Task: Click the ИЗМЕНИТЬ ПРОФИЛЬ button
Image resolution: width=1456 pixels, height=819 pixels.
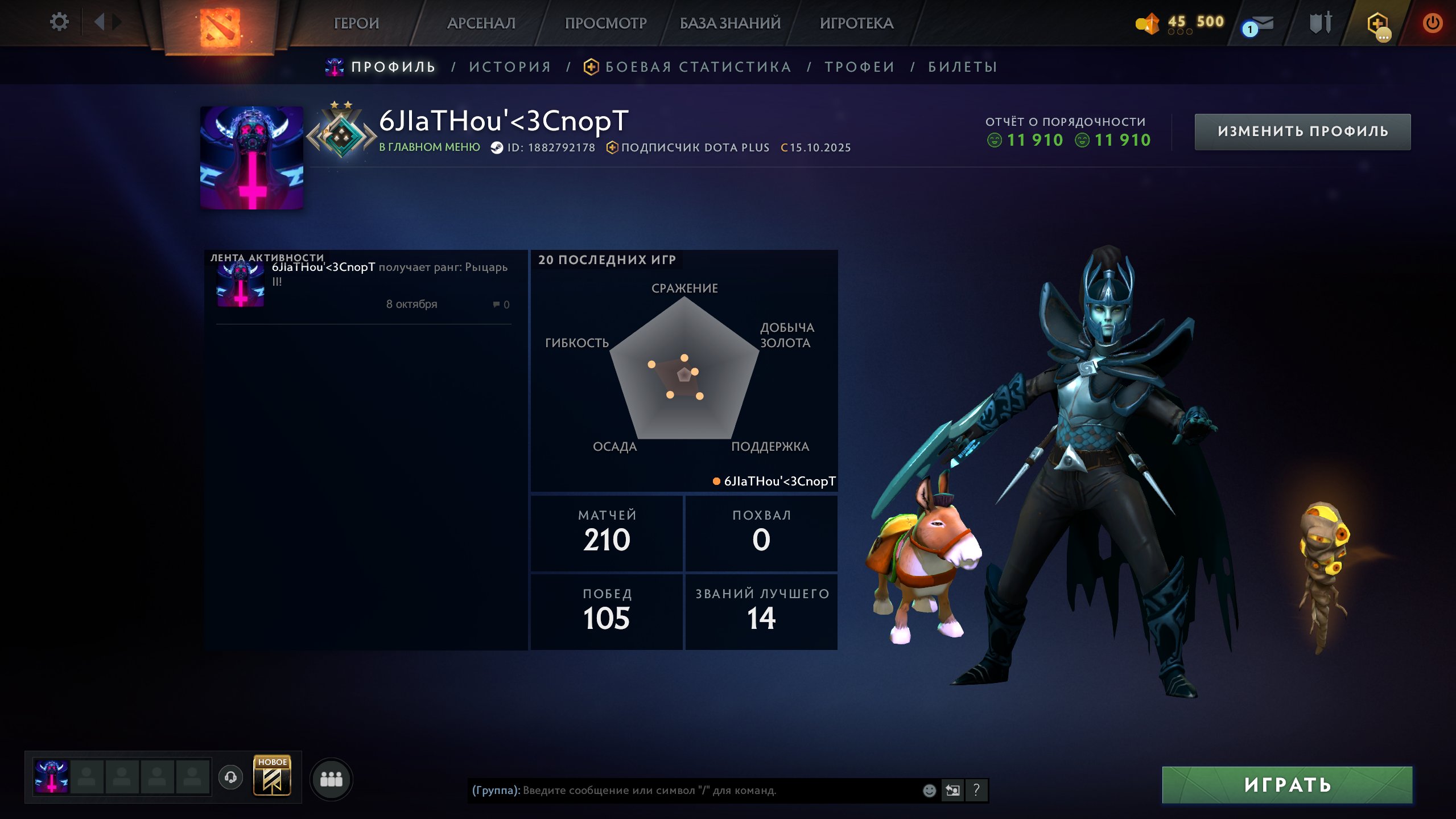Action: 1302,131
